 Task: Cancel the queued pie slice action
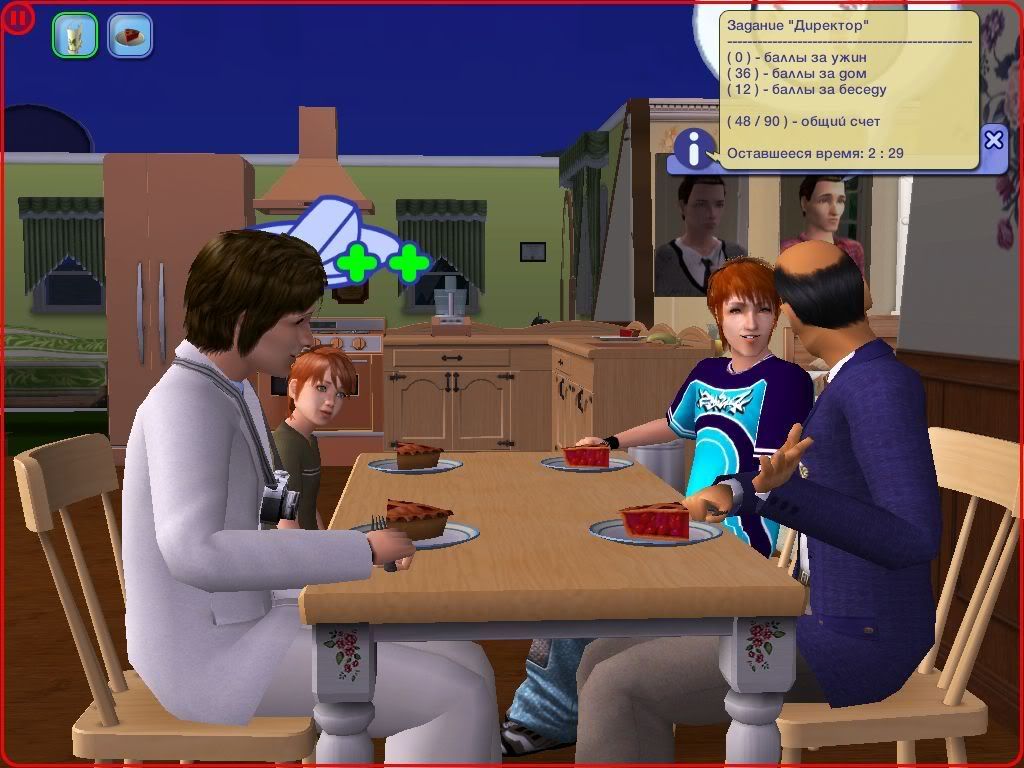130,35
